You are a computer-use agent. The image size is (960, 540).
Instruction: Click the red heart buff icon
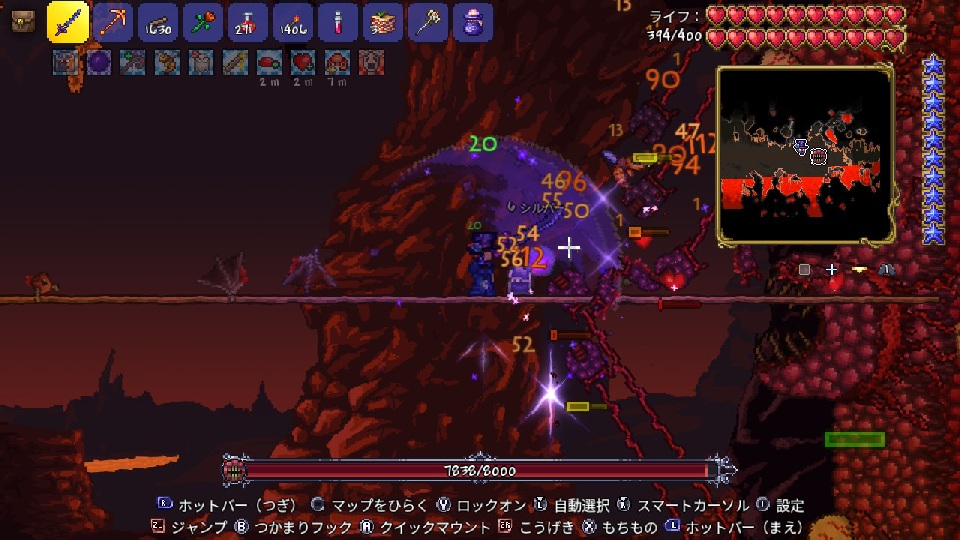point(301,63)
